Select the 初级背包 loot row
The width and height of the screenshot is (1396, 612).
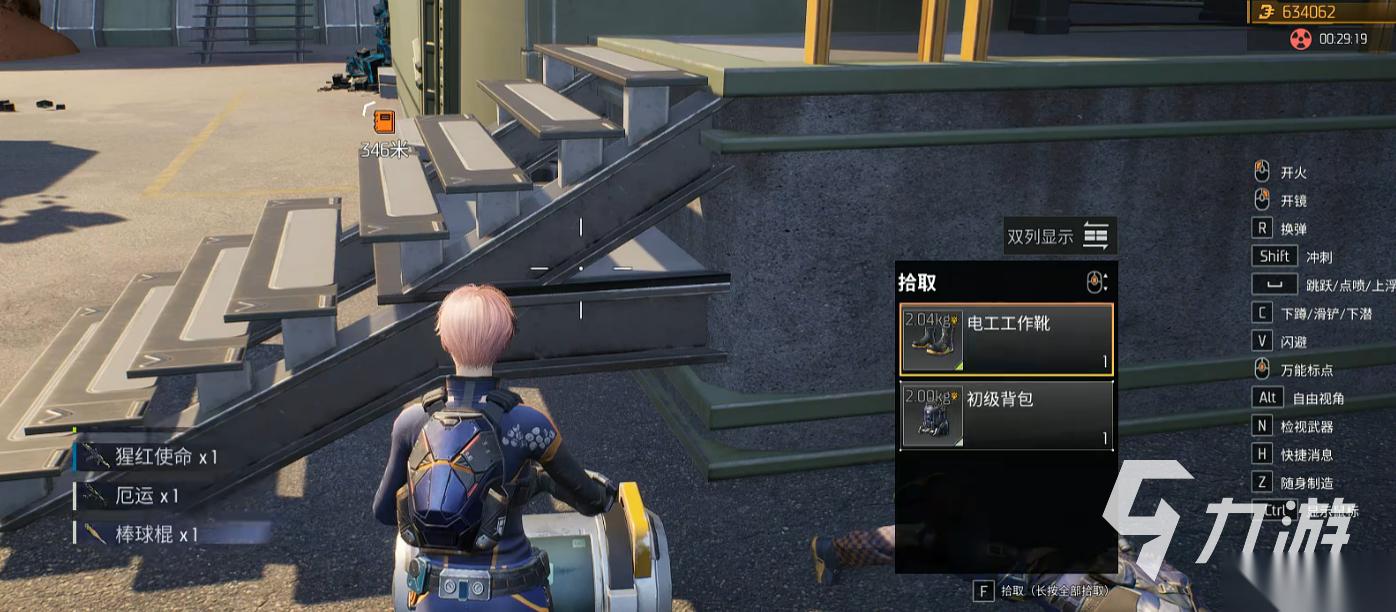1006,415
